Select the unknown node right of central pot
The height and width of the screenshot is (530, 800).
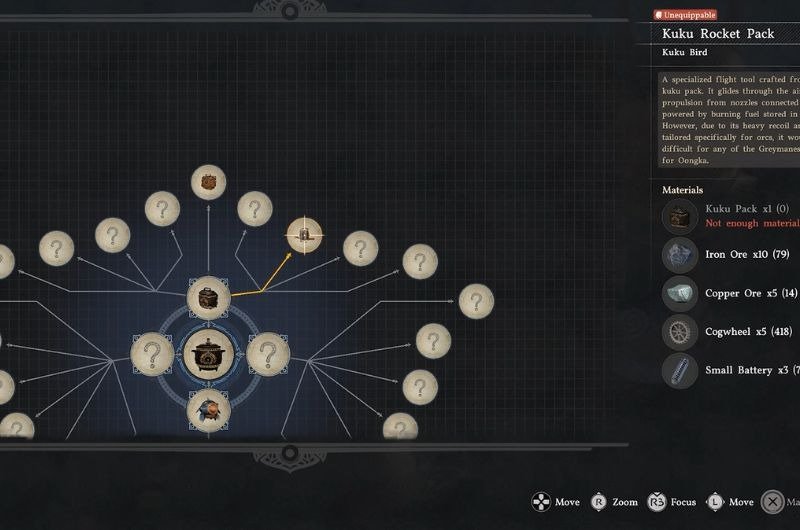tap(267, 354)
